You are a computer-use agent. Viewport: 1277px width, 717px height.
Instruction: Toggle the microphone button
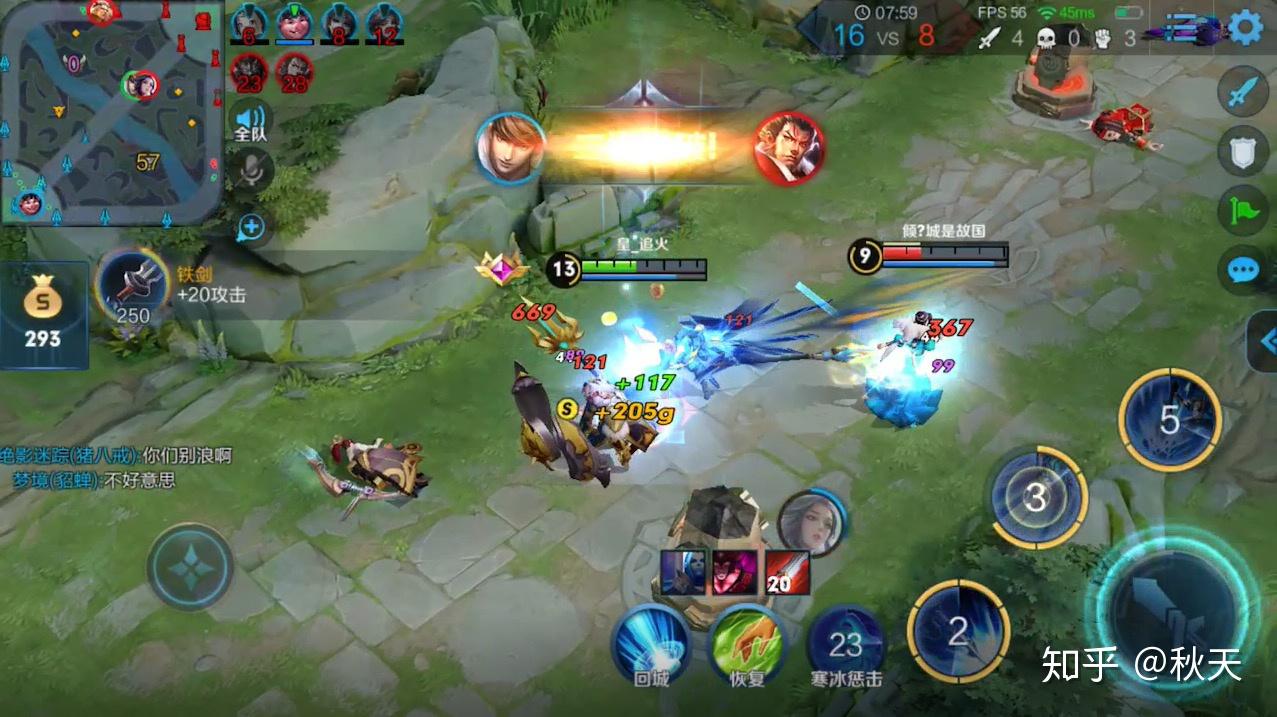pyautogui.click(x=250, y=170)
